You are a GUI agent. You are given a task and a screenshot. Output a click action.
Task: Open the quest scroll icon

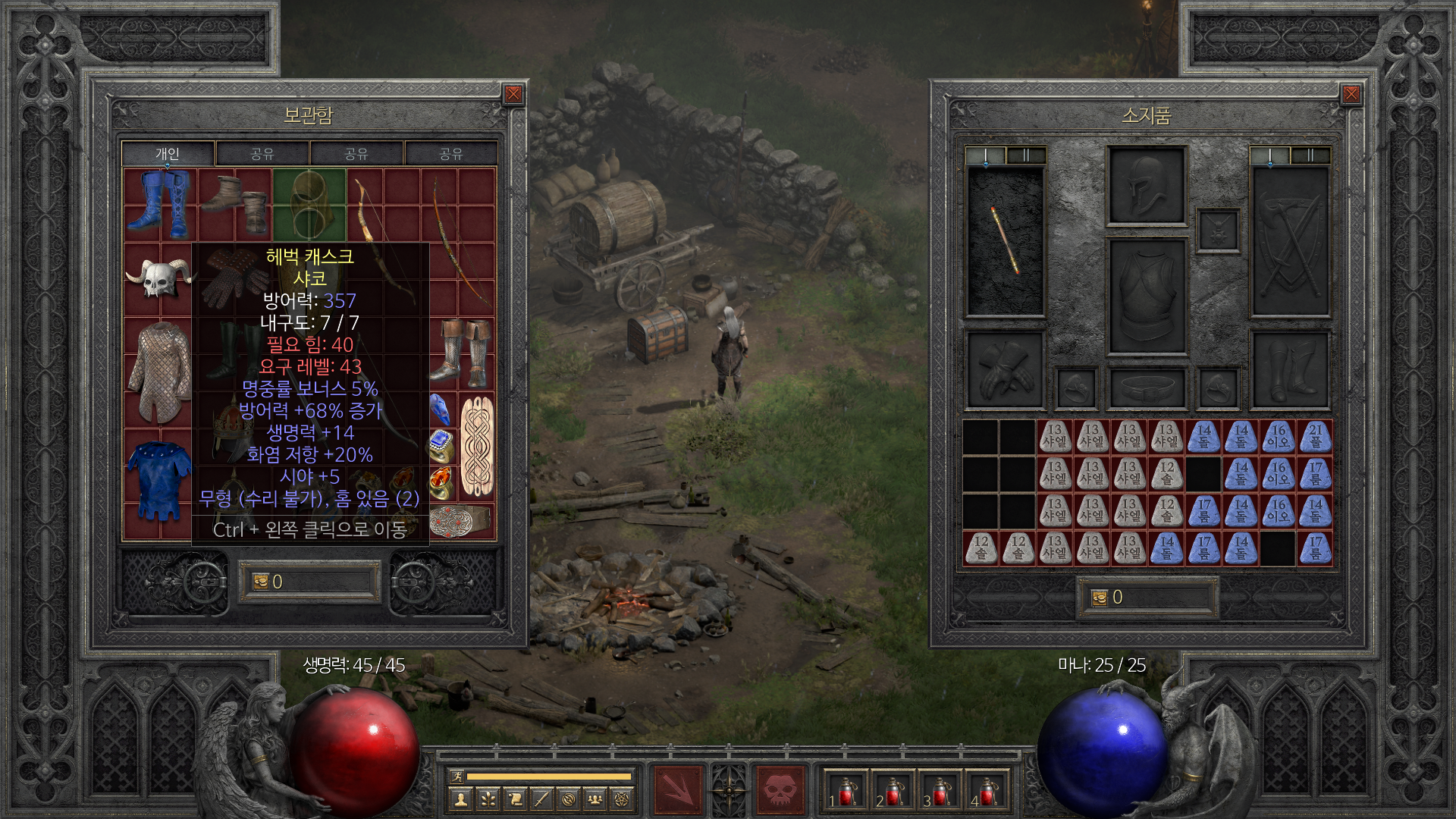[515, 799]
